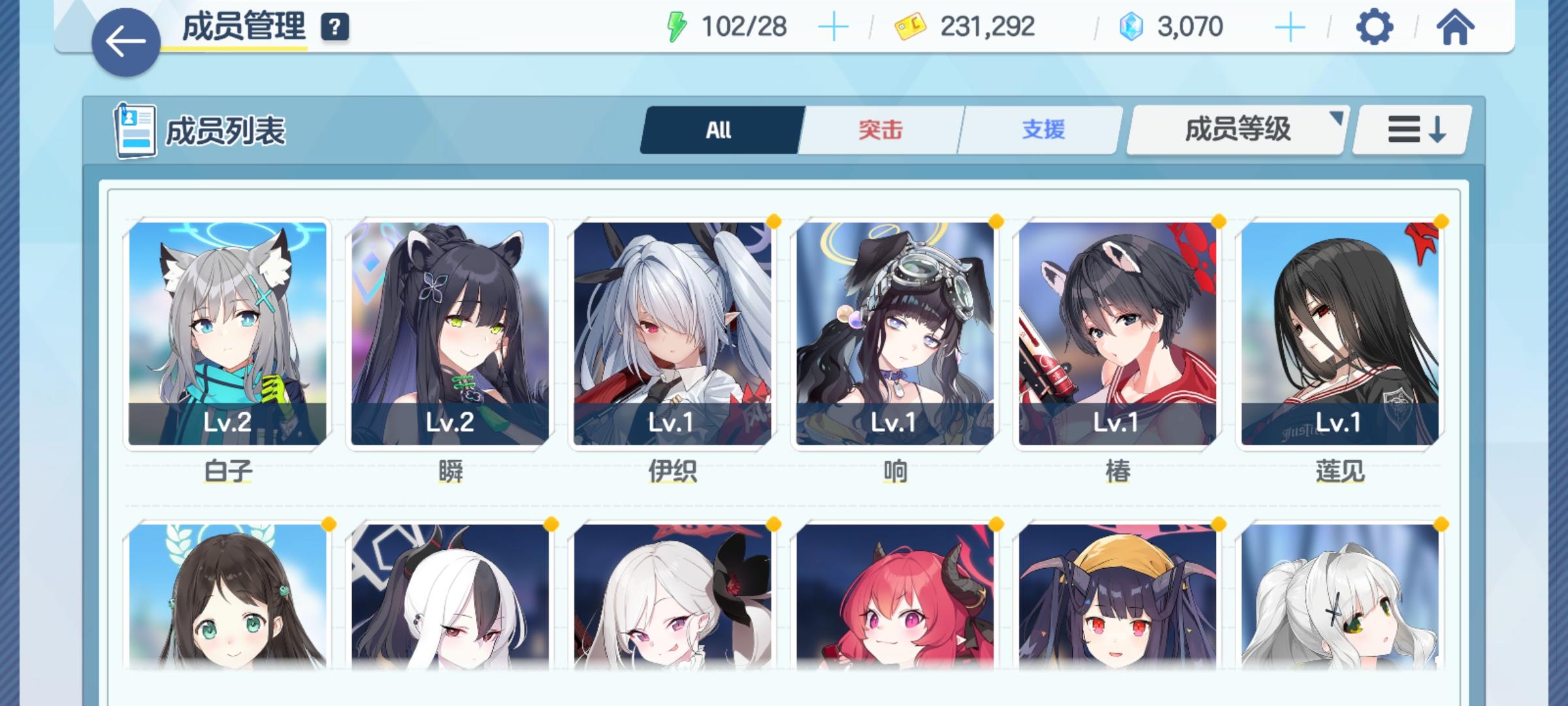1568x706 pixels.
Task: Open the 成员等级 sorting dropdown
Action: [1235, 130]
